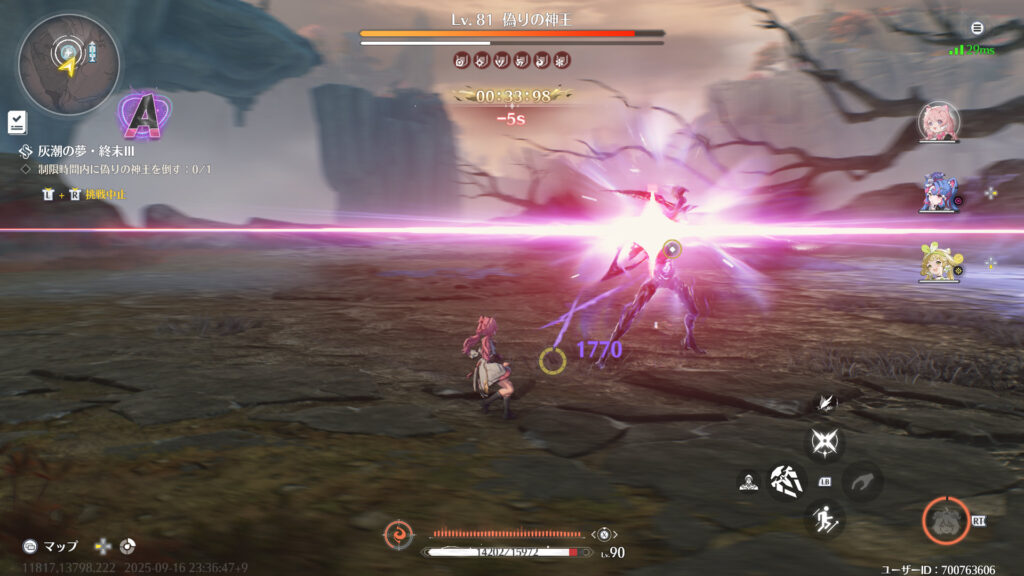Viewport: 1024px width, 576px height.
Task: Switch to the blonde party character
Action: point(938,264)
